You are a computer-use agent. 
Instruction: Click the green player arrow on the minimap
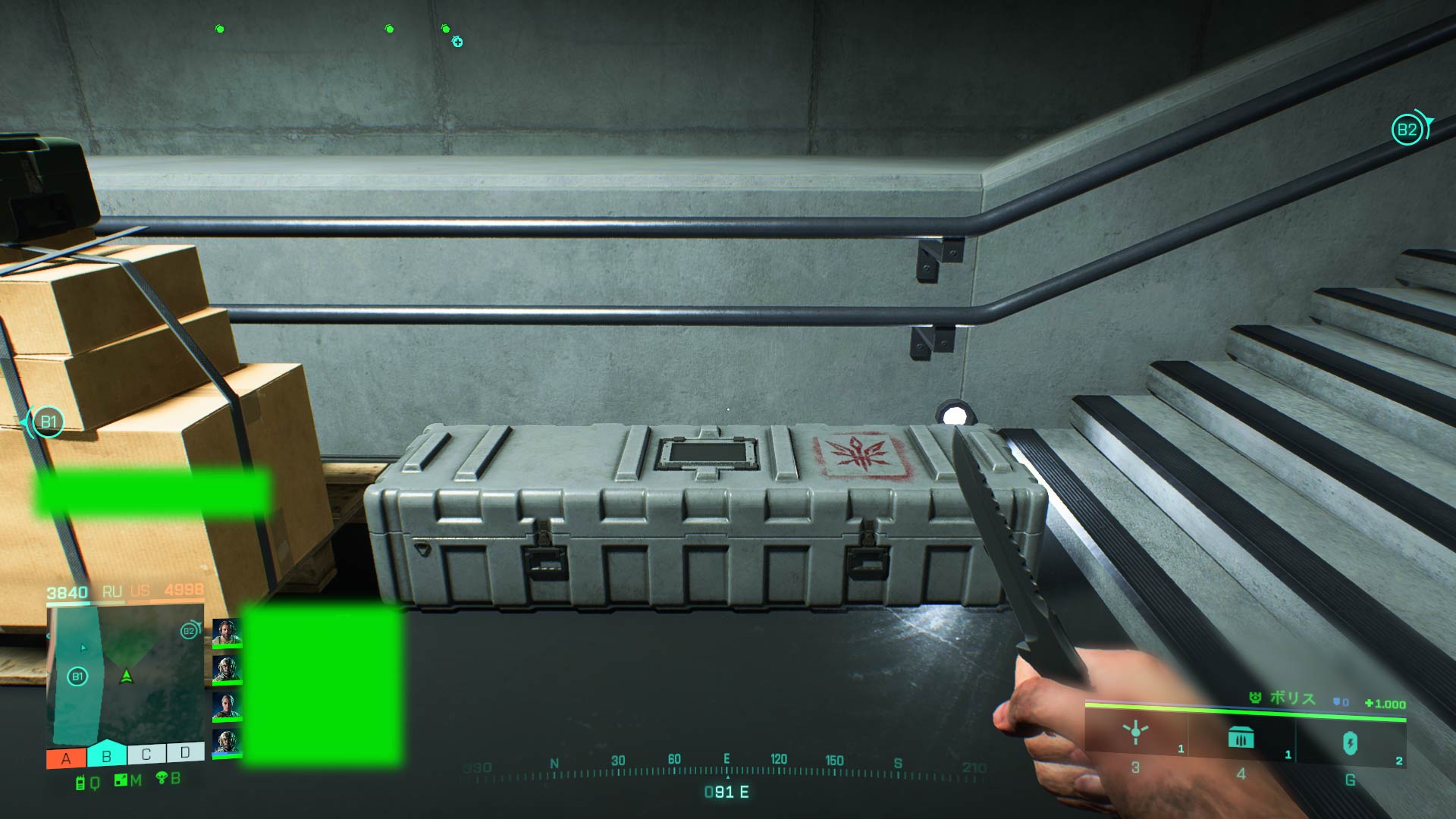(x=127, y=675)
